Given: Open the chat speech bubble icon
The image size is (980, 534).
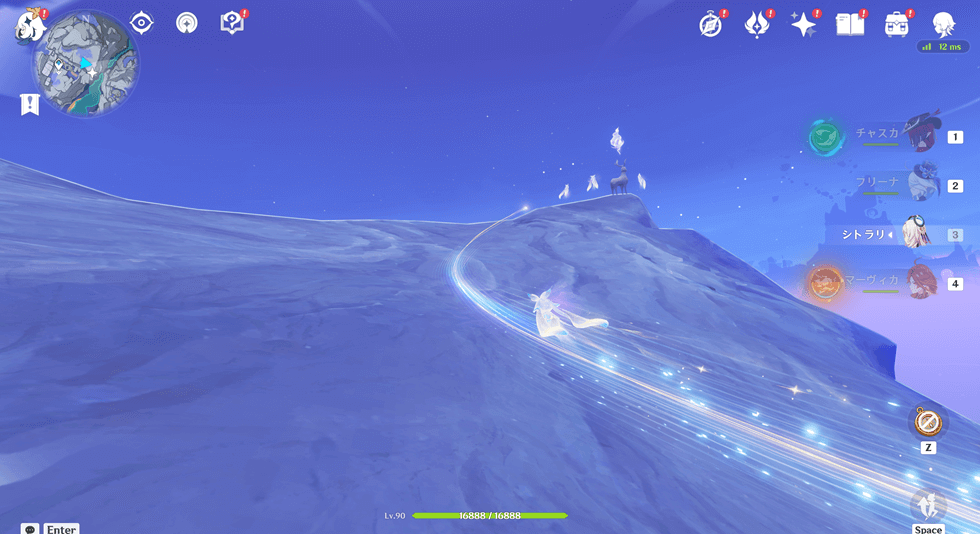Looking at the screenshot, I should pyautogui.click(x=30, y=529).
